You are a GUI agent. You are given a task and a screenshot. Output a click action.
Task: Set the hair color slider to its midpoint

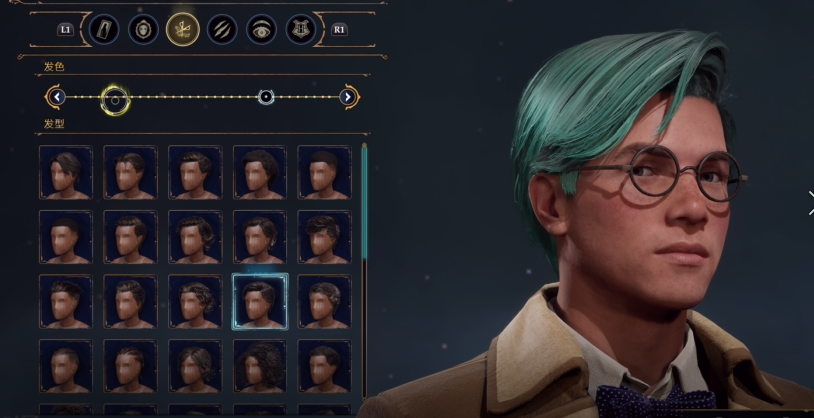tap(203, 97)
